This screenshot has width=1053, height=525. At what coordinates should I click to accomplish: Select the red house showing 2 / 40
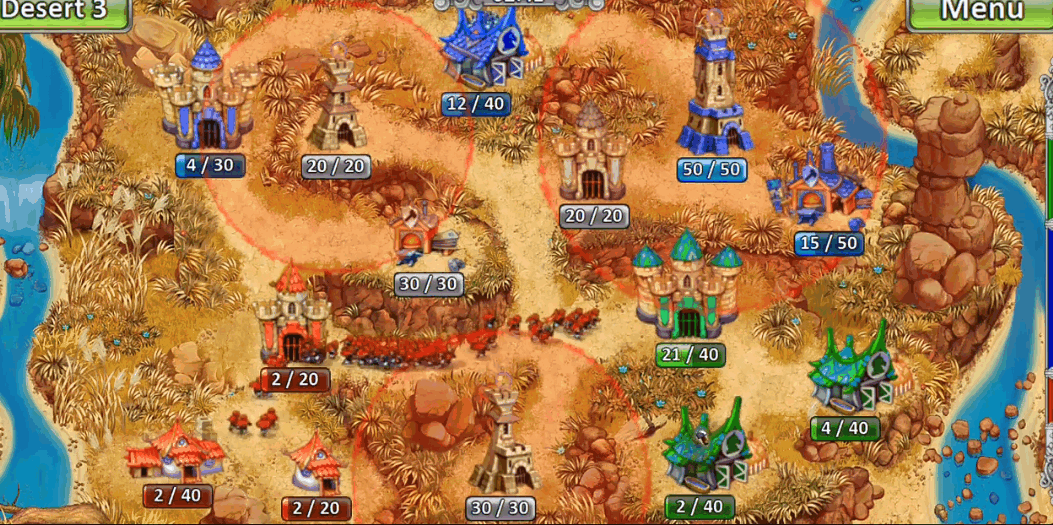tap(172, 452)
